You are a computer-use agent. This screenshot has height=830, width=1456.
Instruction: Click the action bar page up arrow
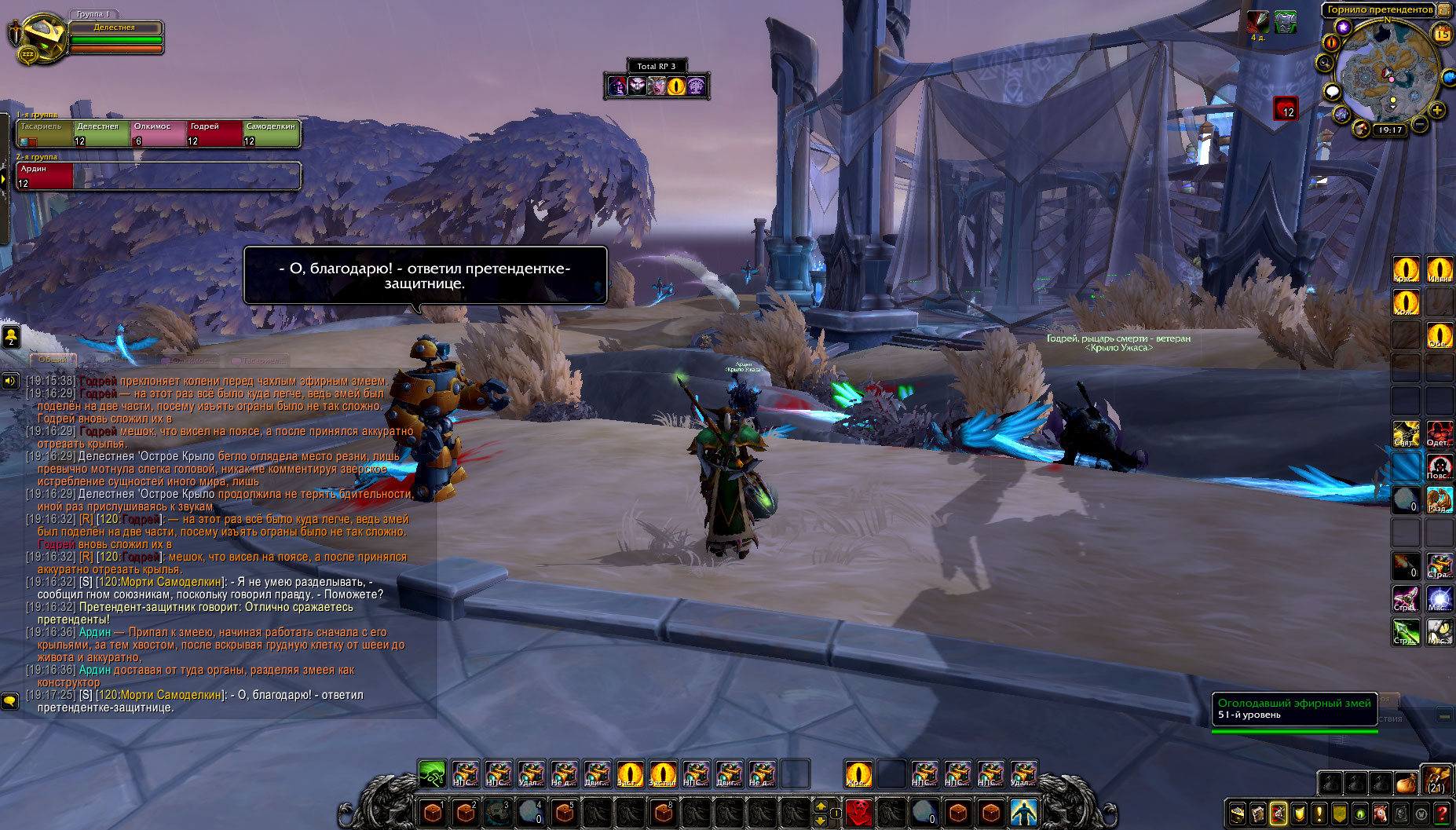[x=821, y=805]
